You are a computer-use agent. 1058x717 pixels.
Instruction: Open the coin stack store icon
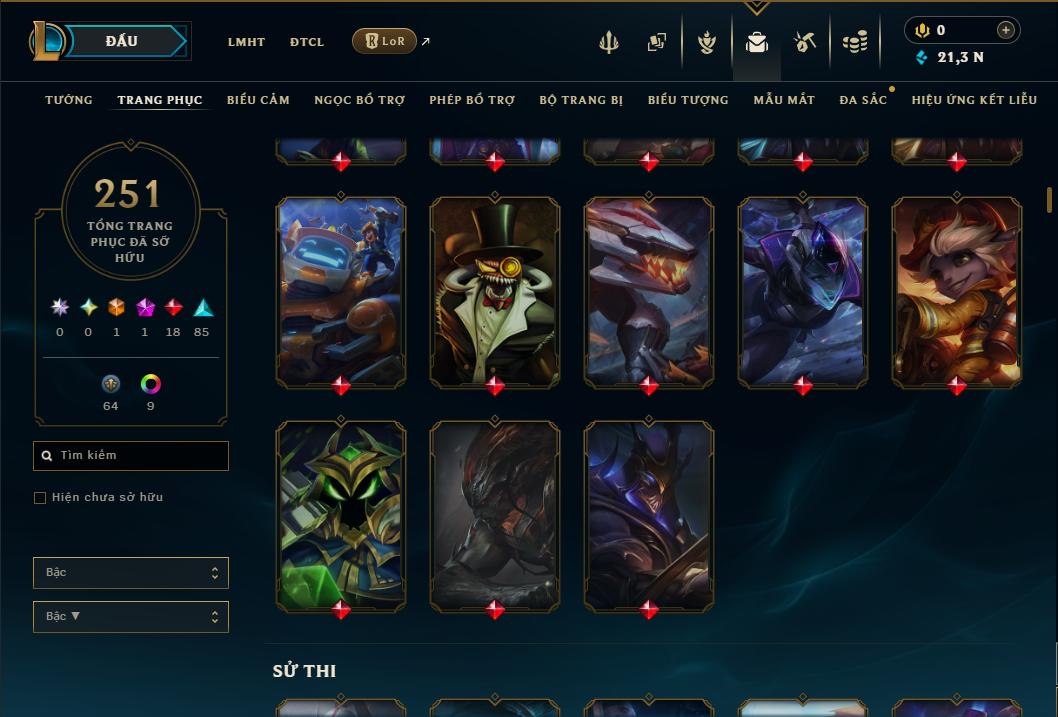click(854, 42)
